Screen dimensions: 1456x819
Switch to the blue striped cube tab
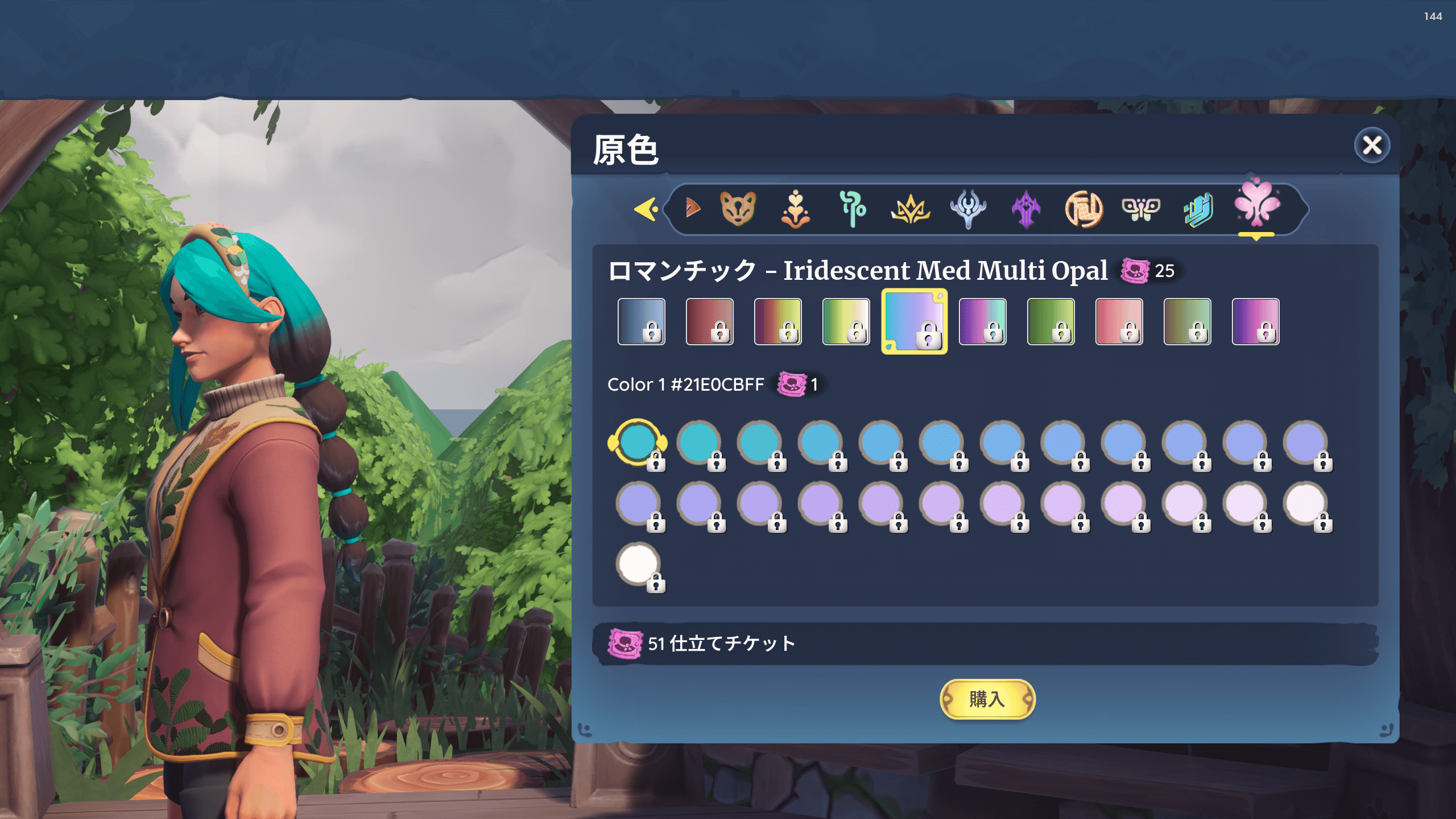click(1199, 209)
